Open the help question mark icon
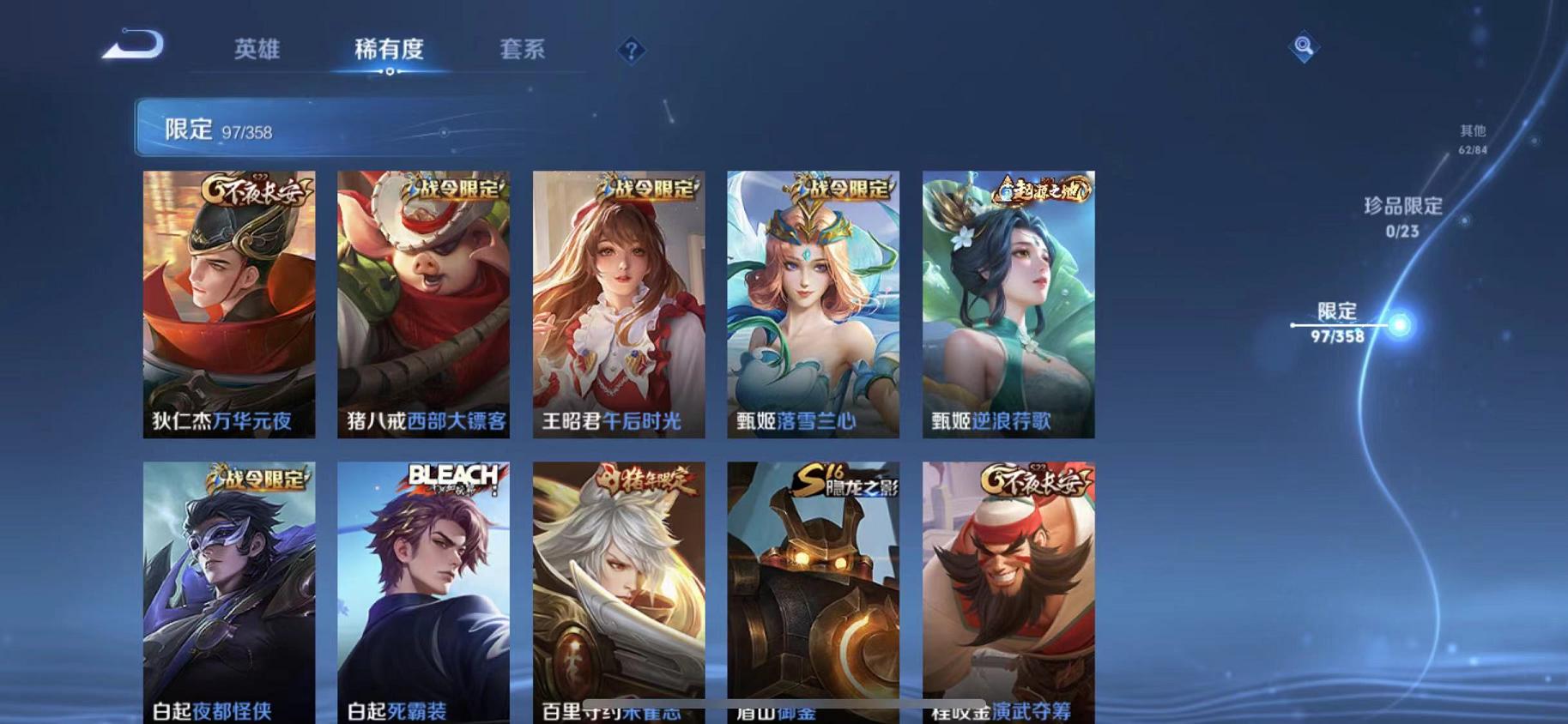 coord(632,51)
